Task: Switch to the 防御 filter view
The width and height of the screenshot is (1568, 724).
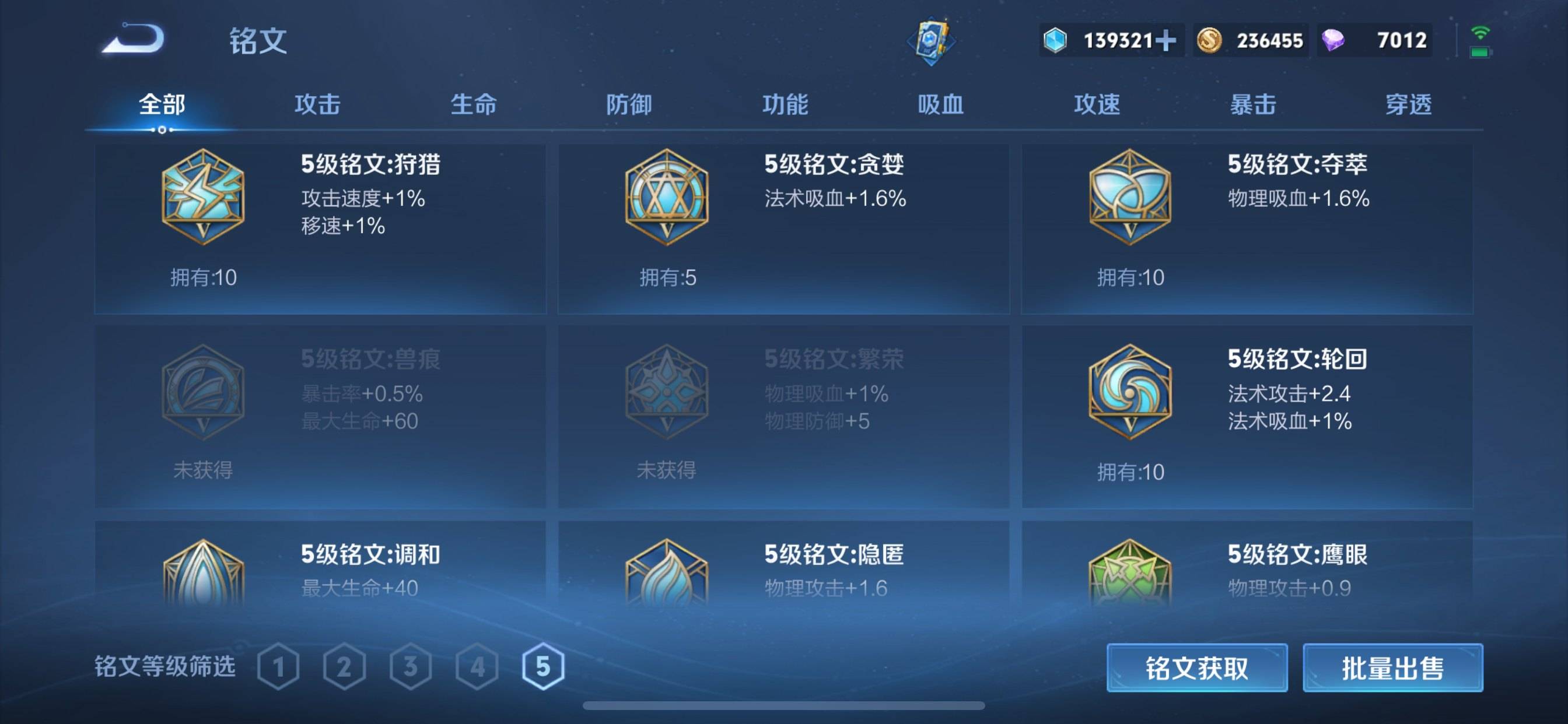Action: [x=629, y=105]
